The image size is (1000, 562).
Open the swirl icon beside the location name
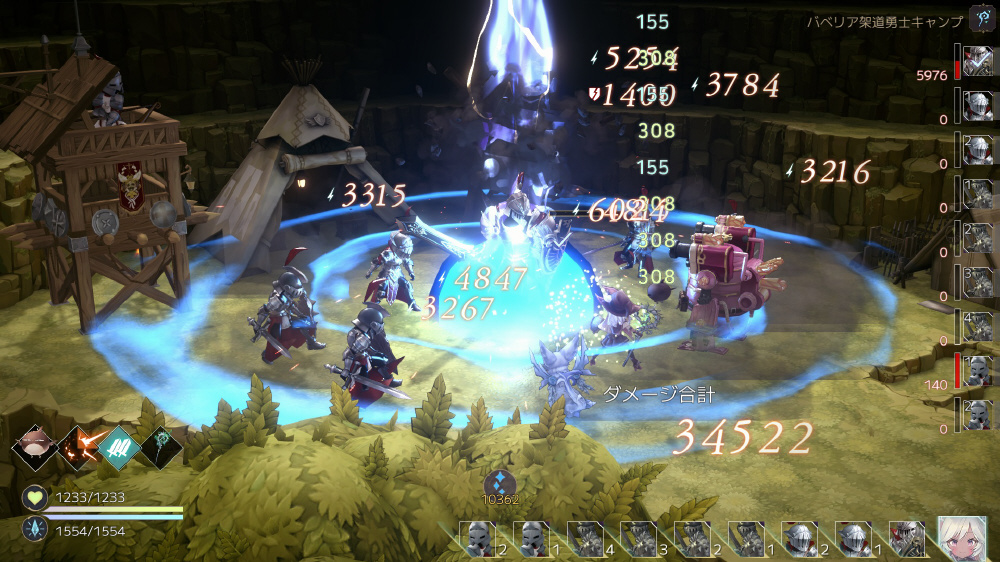[982, 19]
